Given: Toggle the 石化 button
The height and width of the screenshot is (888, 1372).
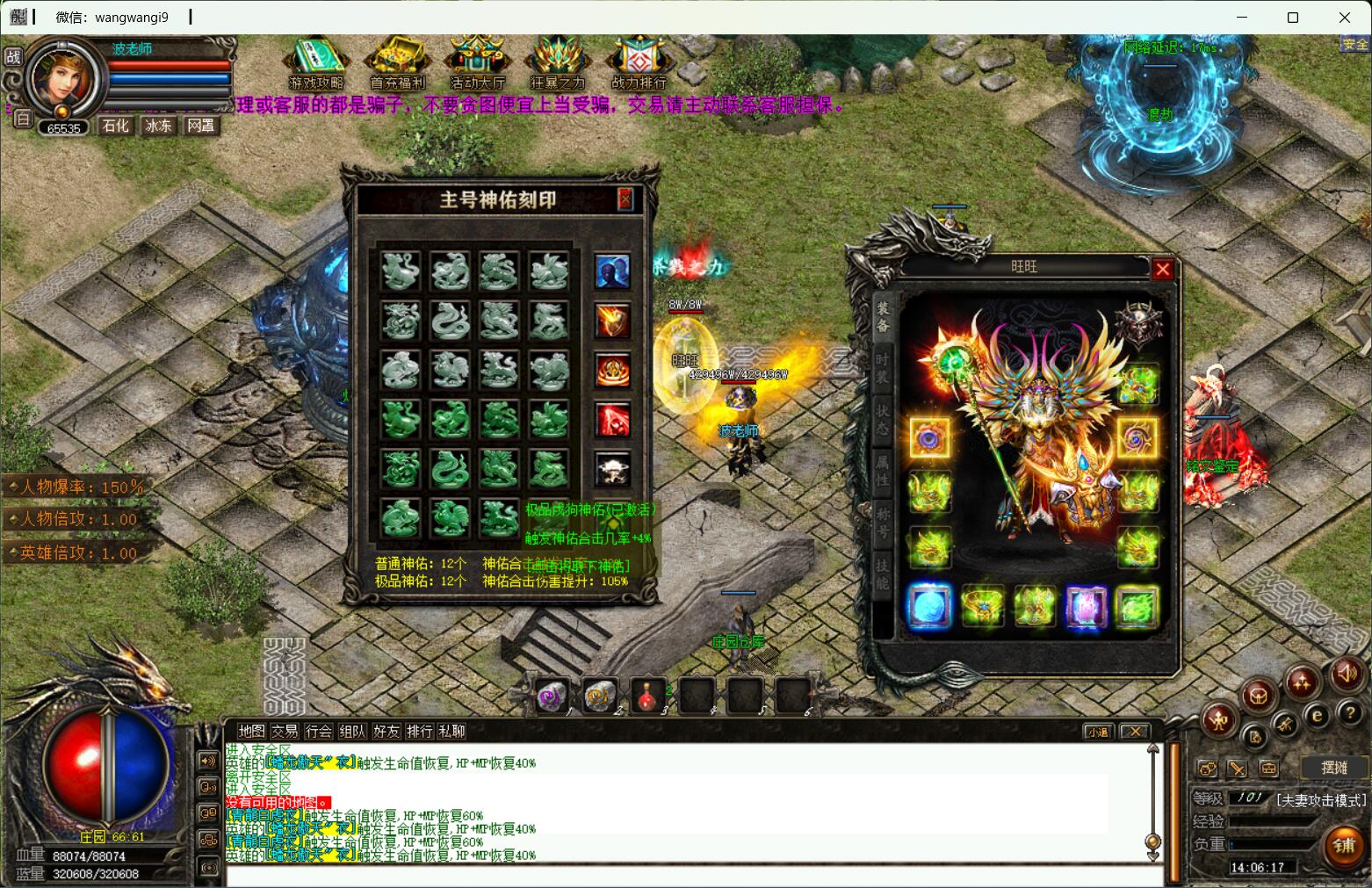Looking at the screenshot, I should [115, 126].
